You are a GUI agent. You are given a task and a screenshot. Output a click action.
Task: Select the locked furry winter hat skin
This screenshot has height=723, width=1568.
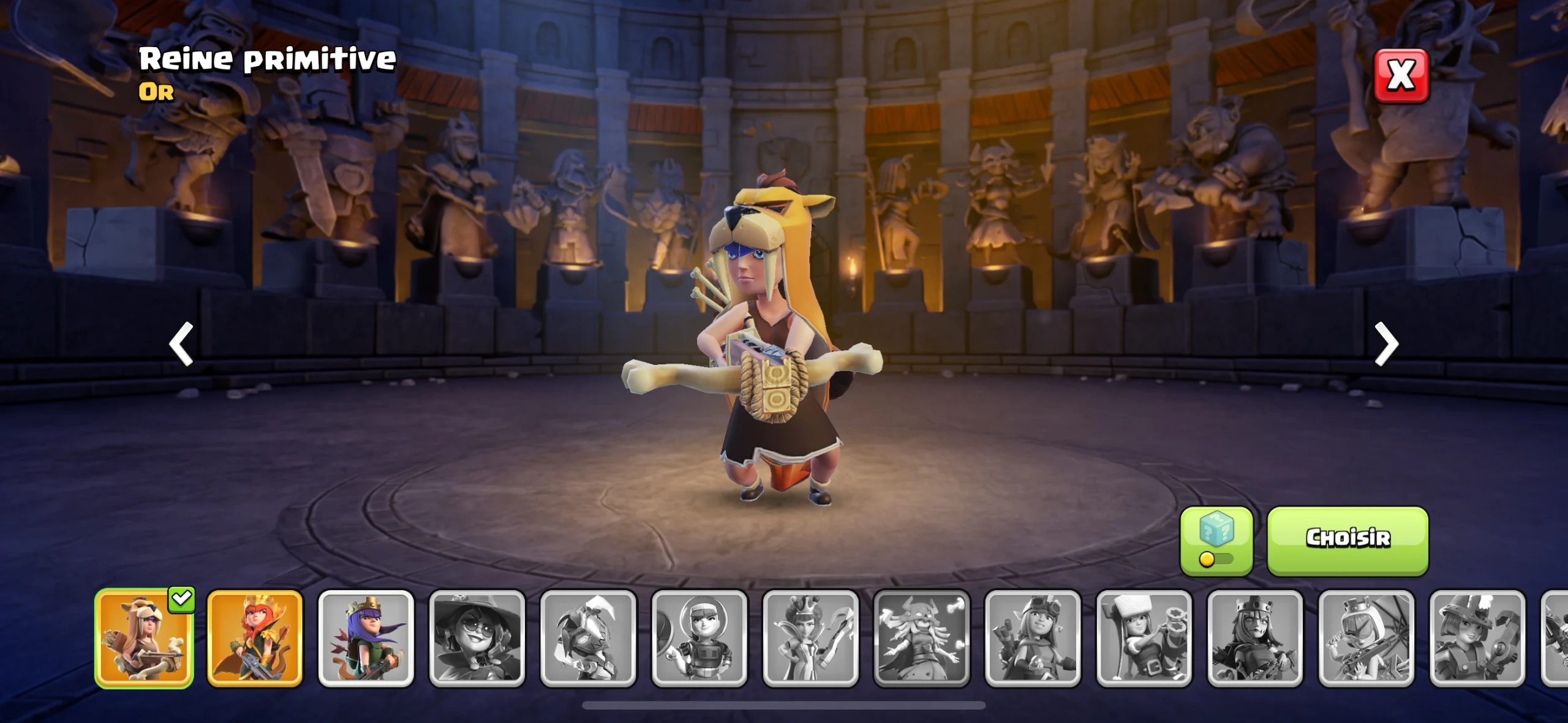click(1144, 638)
